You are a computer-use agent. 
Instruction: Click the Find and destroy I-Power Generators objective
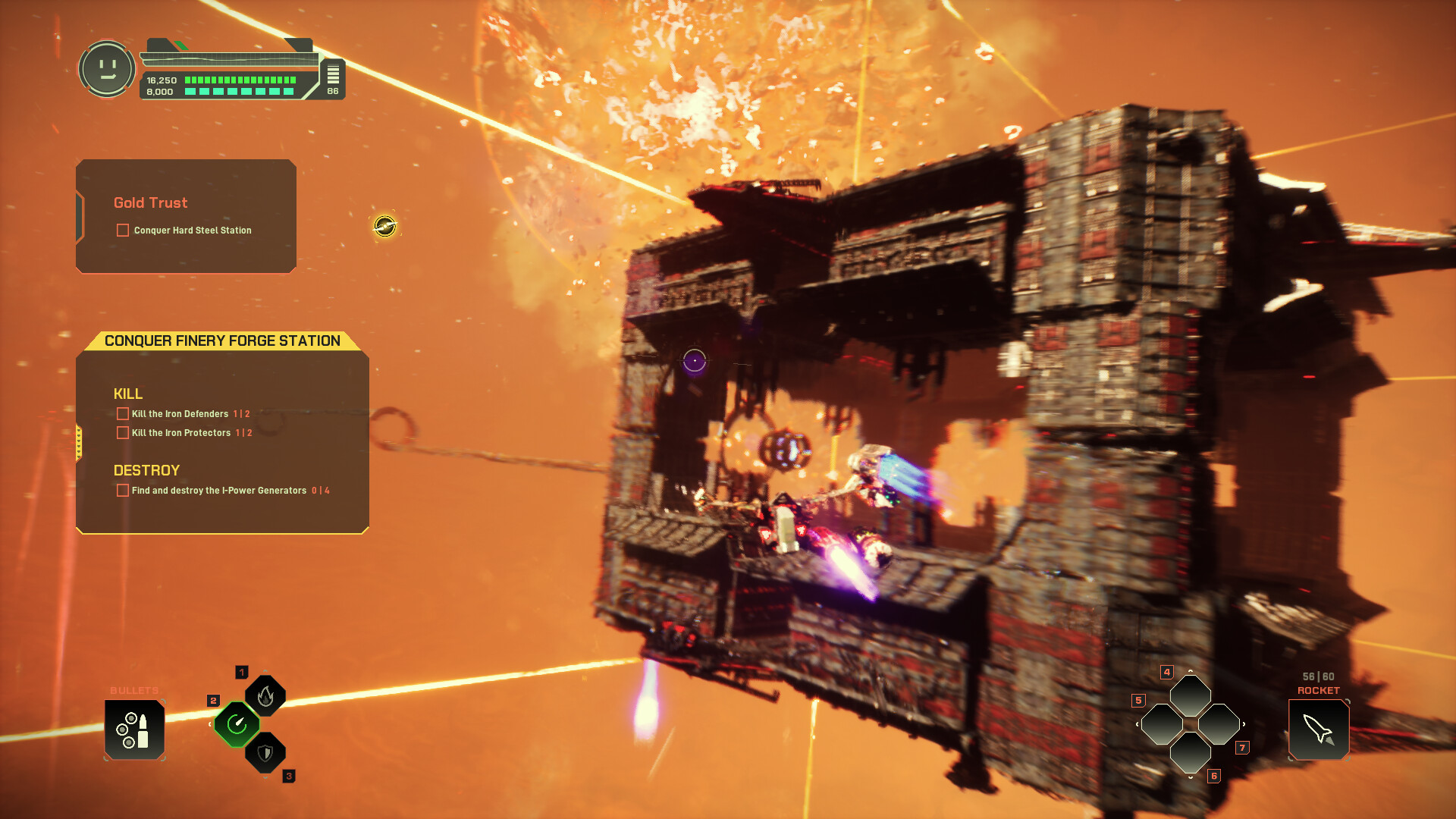[x=122, y=491]
